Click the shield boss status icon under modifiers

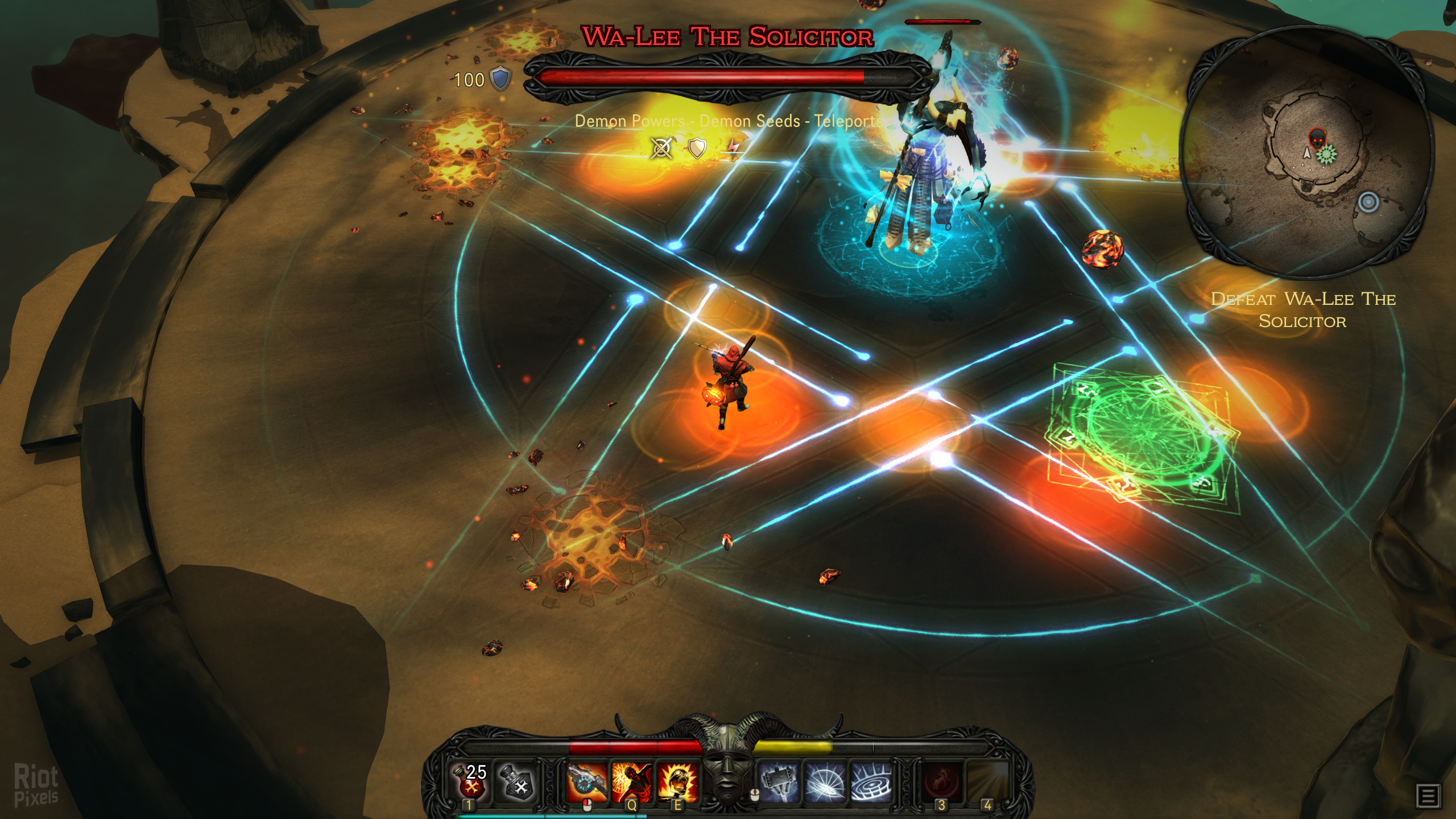tap(697, 148)
